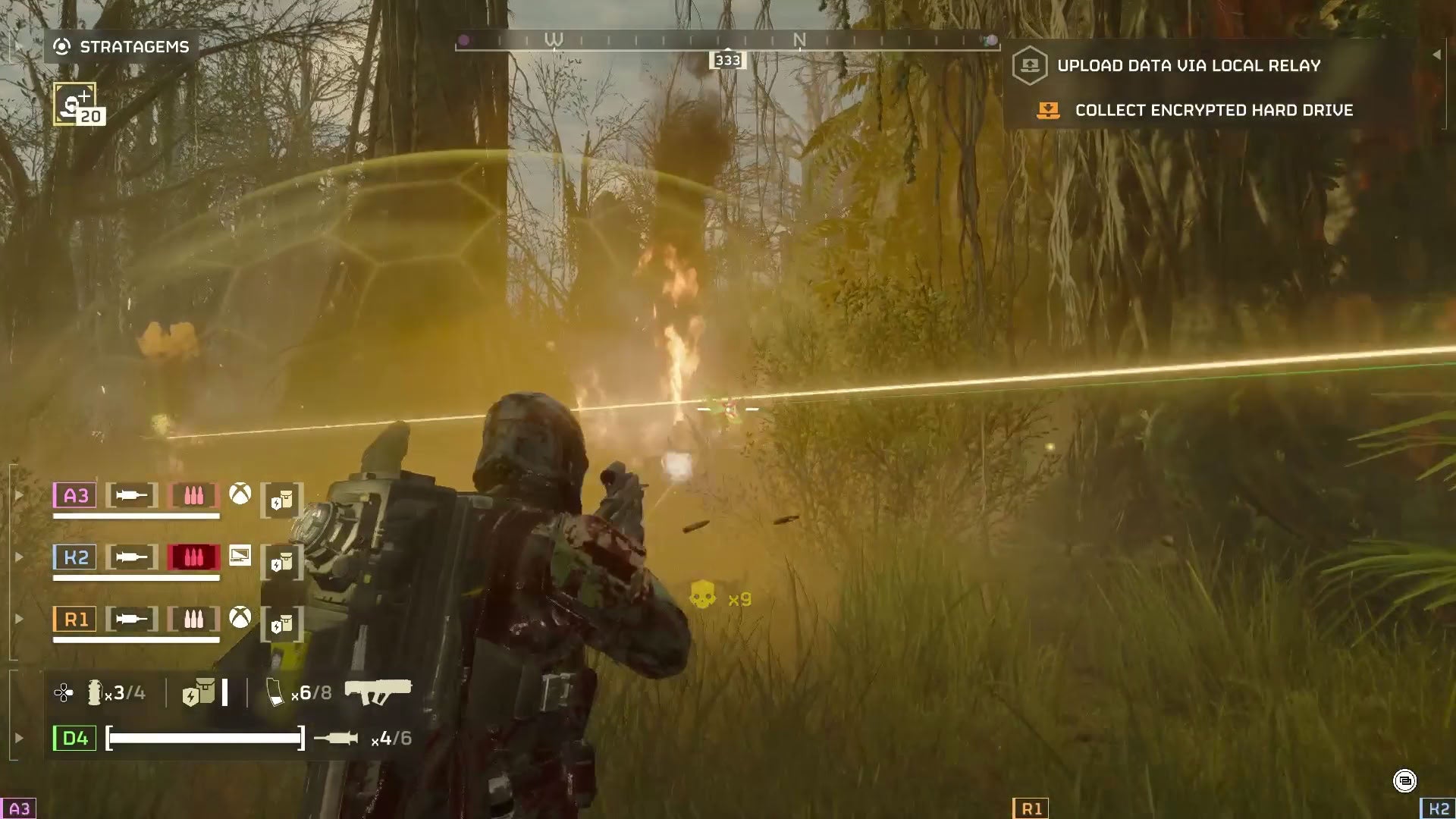The height and width of the screenshot is (819, 1456).
Task: Select the Upload Data via Local Relay objective
Action: coord(1188,66)
